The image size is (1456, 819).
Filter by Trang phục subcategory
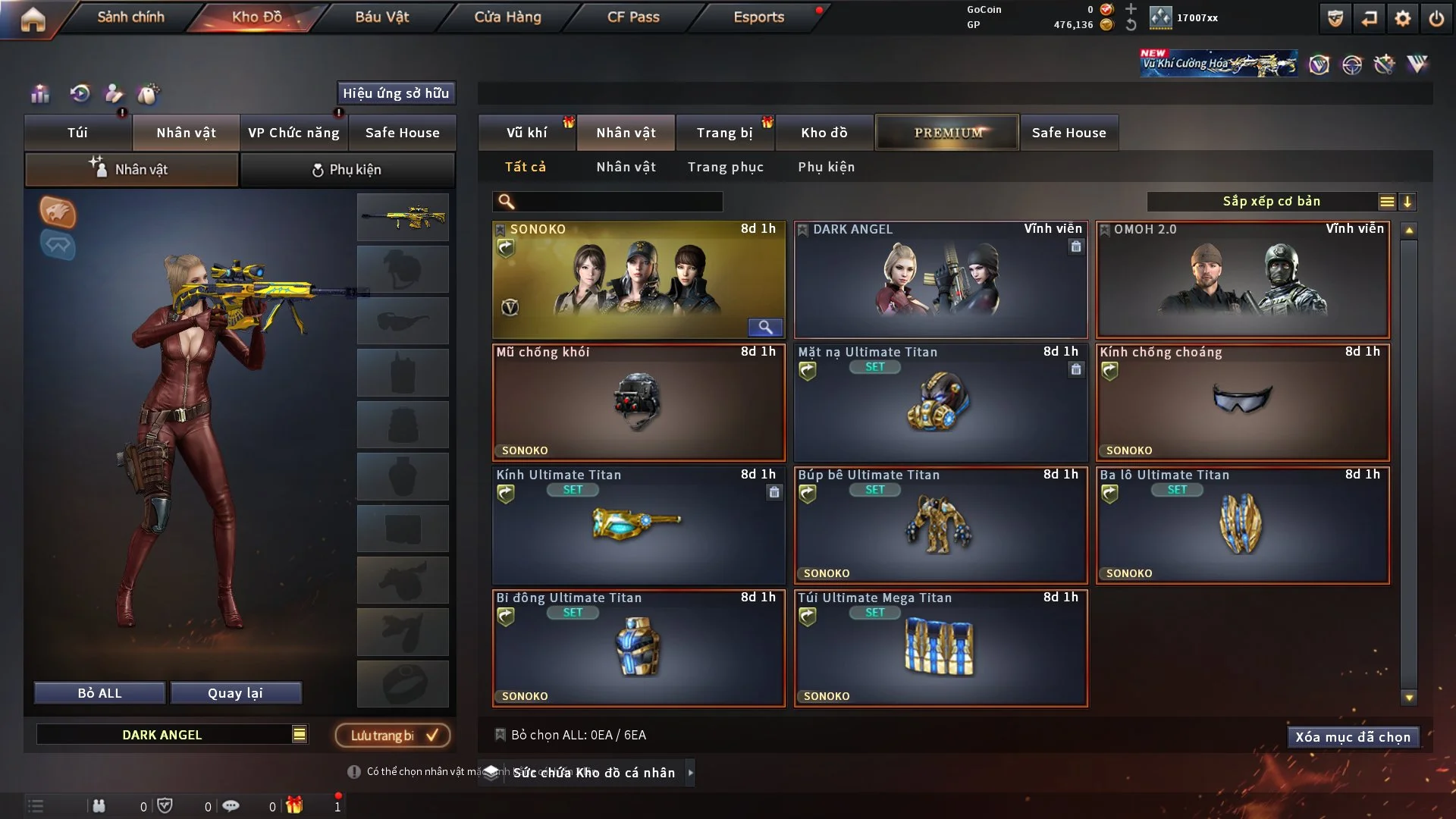(x=725, y=167)
